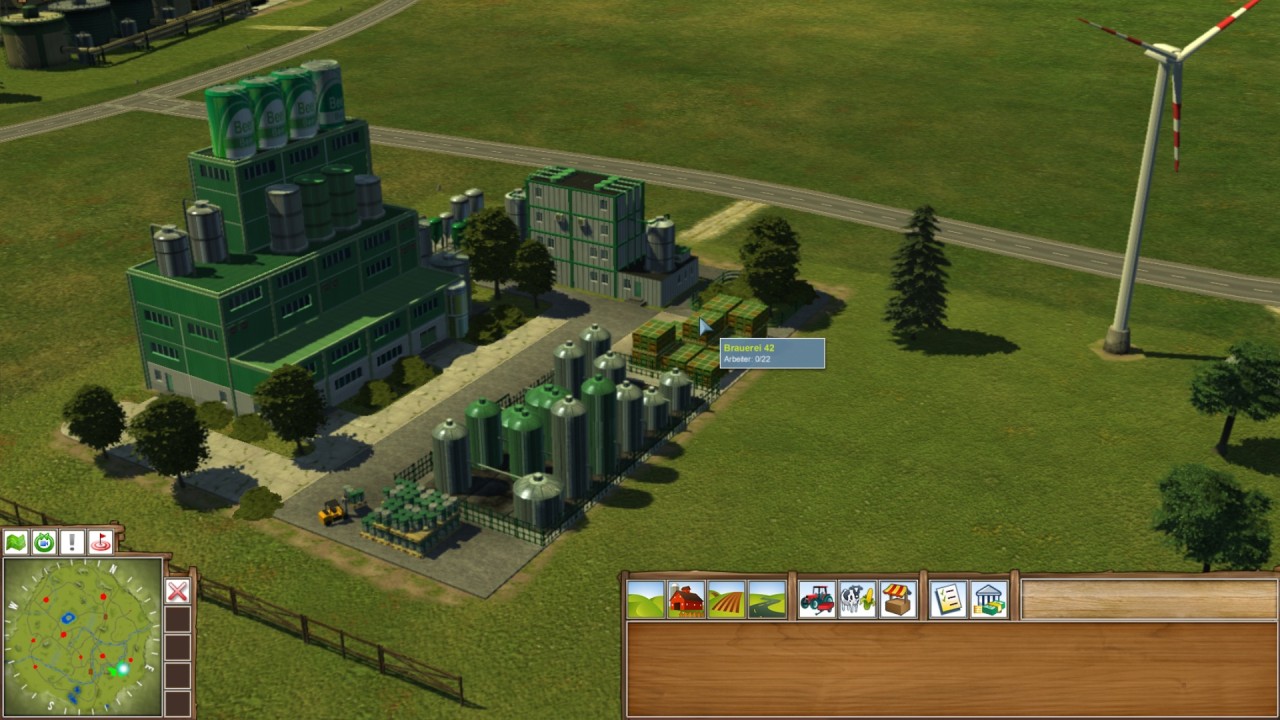Open the bank and money finance menu

[x=989, y=600]
